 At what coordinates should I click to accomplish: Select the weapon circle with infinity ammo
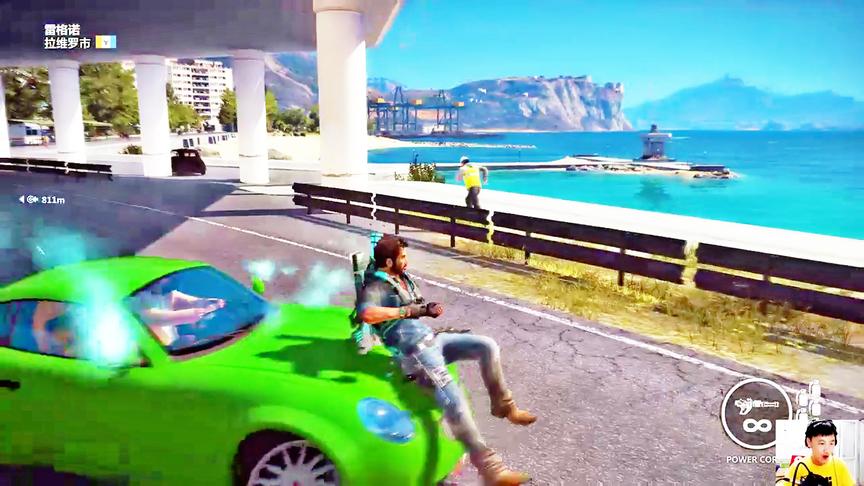pos(757,413)
